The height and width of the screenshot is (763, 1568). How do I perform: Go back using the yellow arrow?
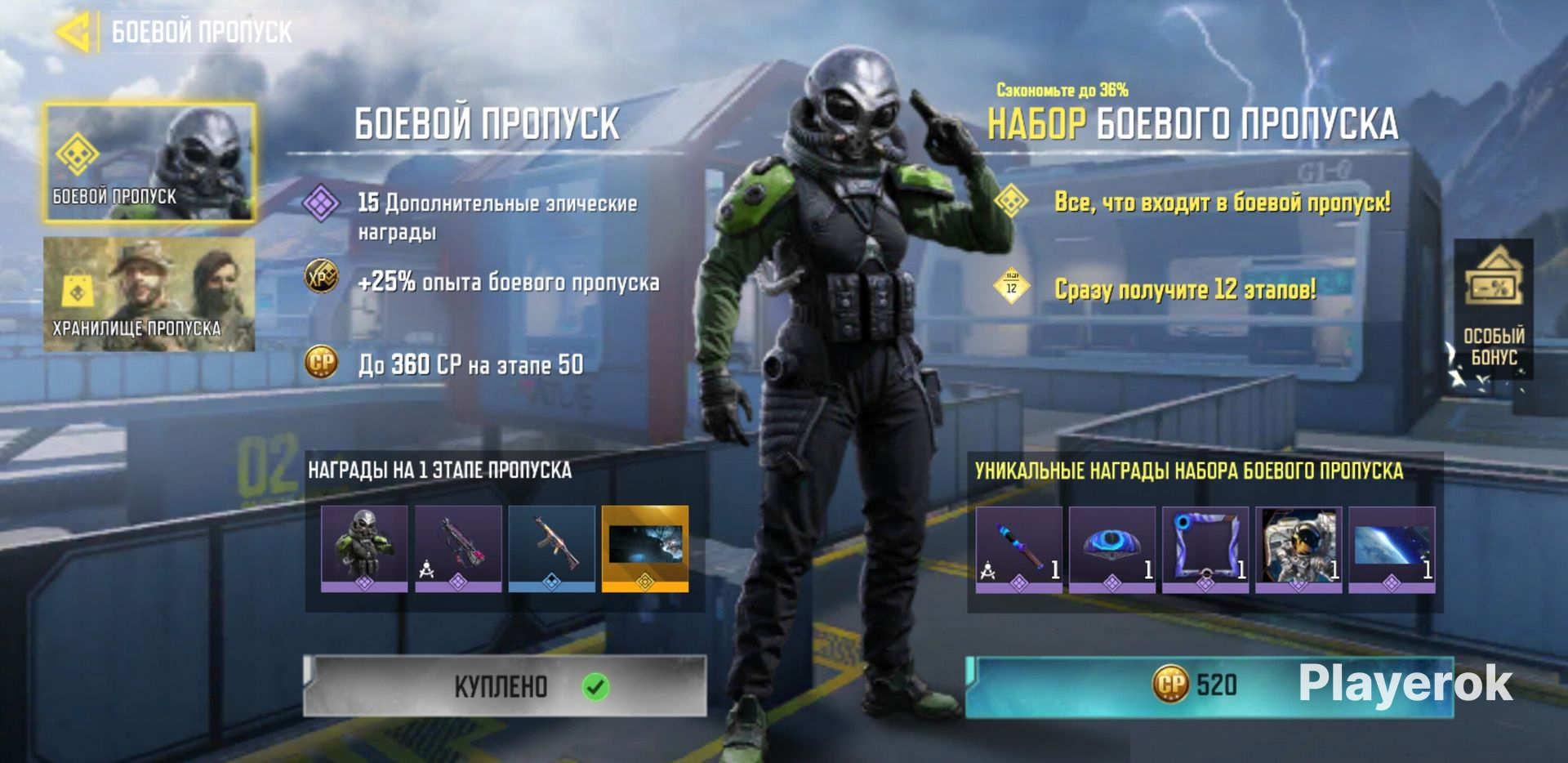coord(73,33)
